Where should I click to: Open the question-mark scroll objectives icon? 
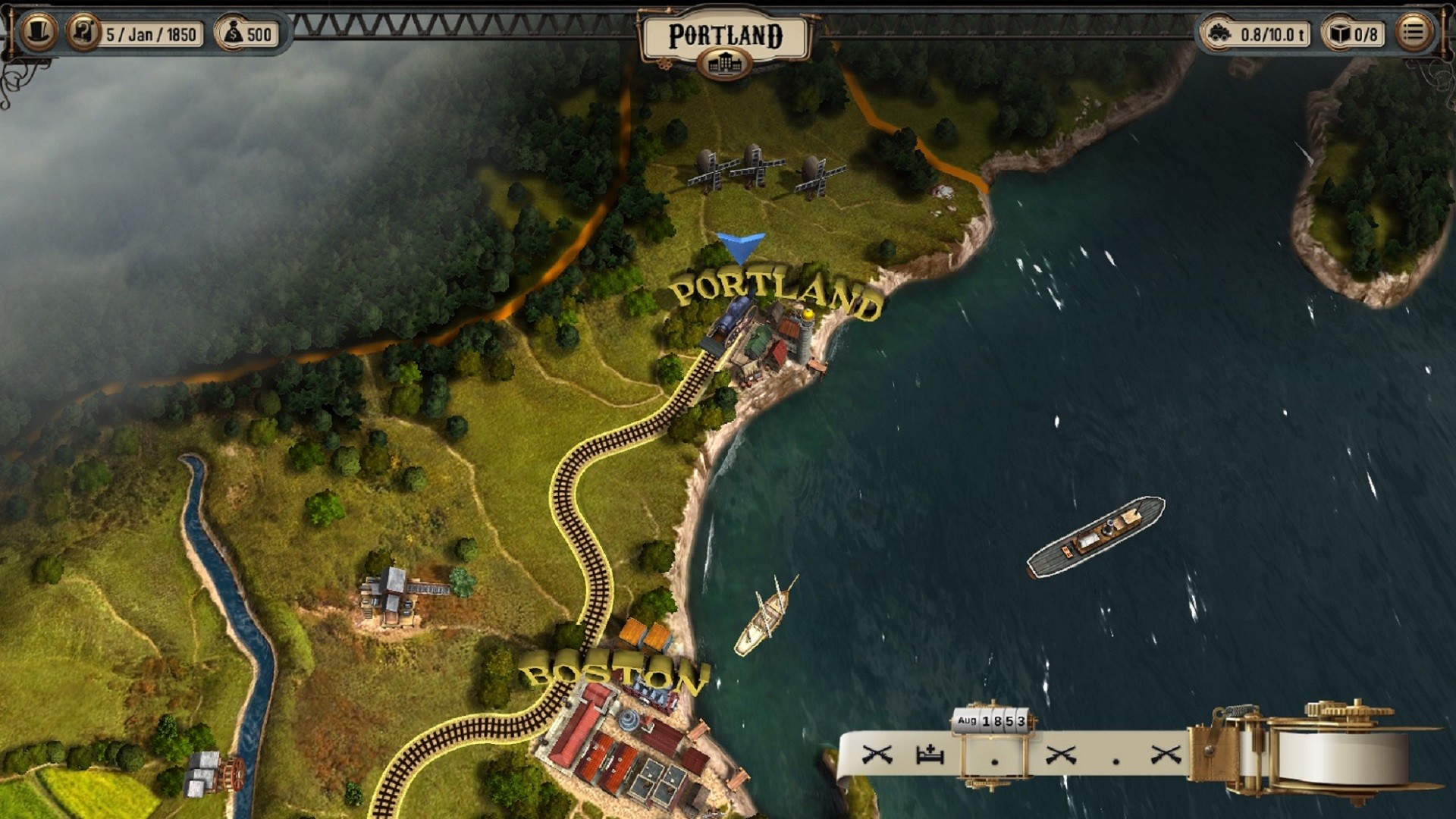point(83,33)
